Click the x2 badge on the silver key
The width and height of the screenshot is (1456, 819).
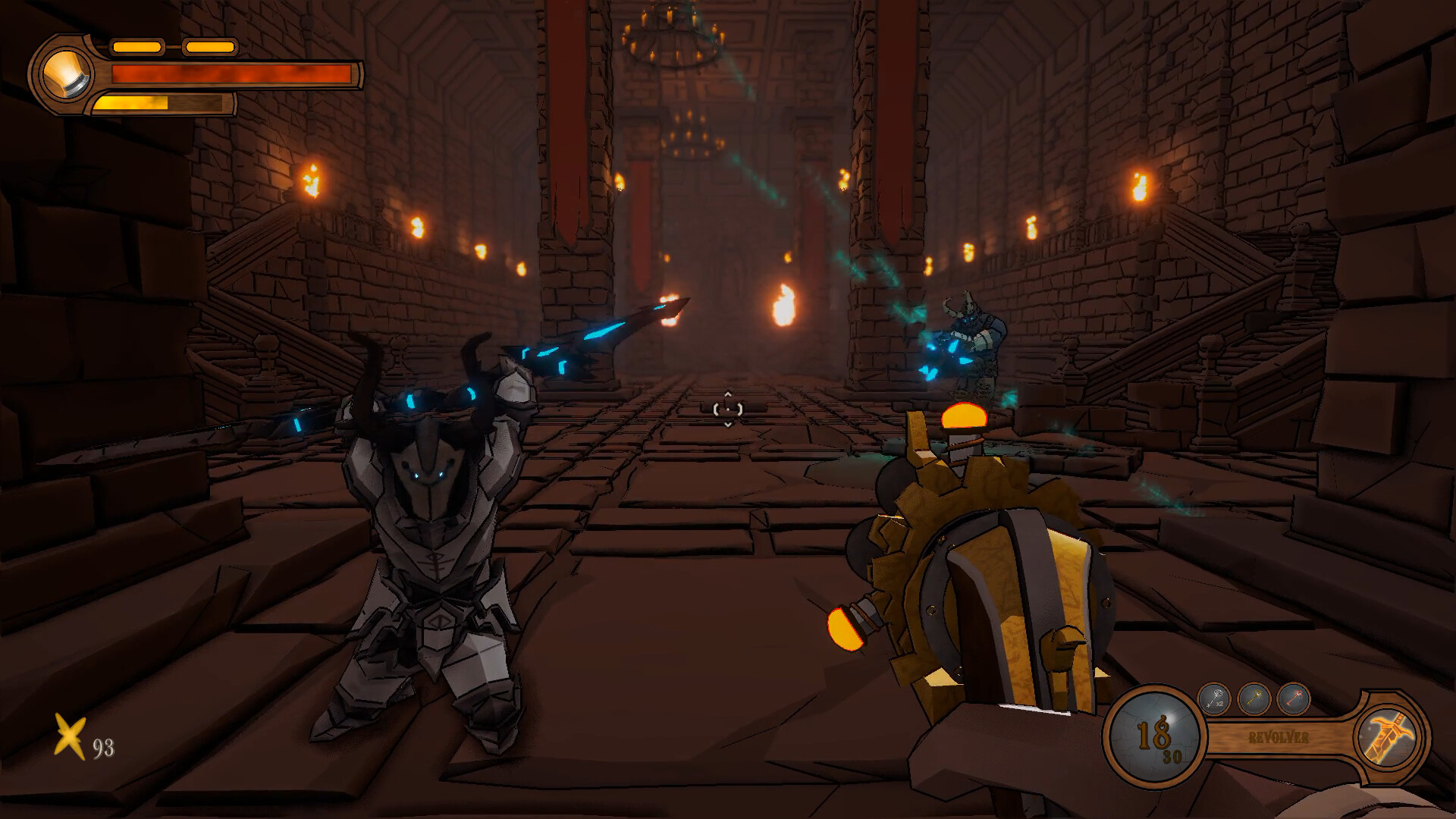tap(1219, 704)
